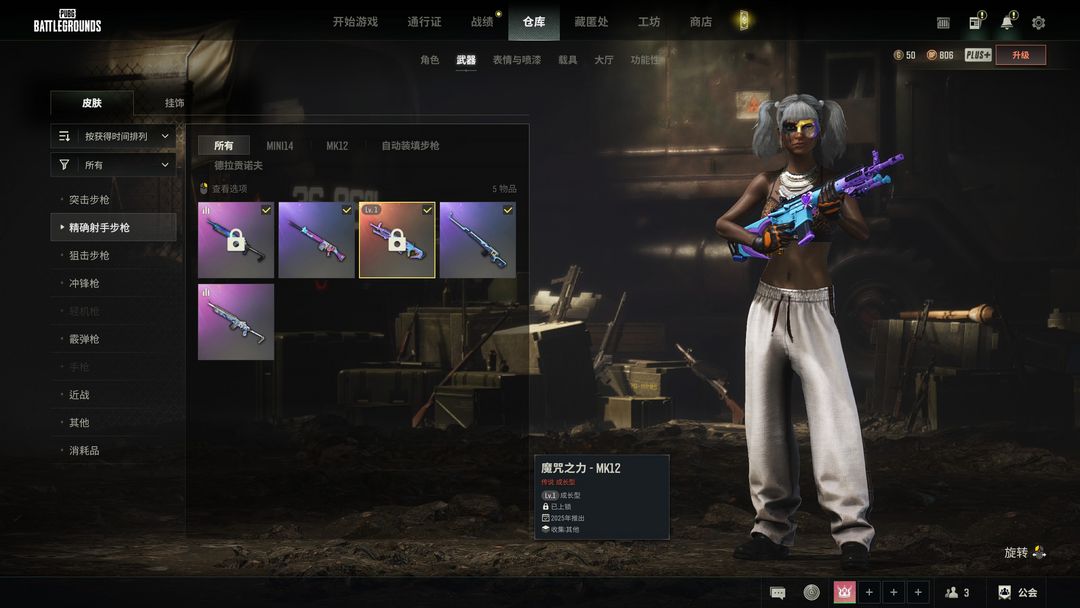This screenshot has width=1080, height=608.
Task: Open the notifications bell
Action: click(x=1006, y=23)
